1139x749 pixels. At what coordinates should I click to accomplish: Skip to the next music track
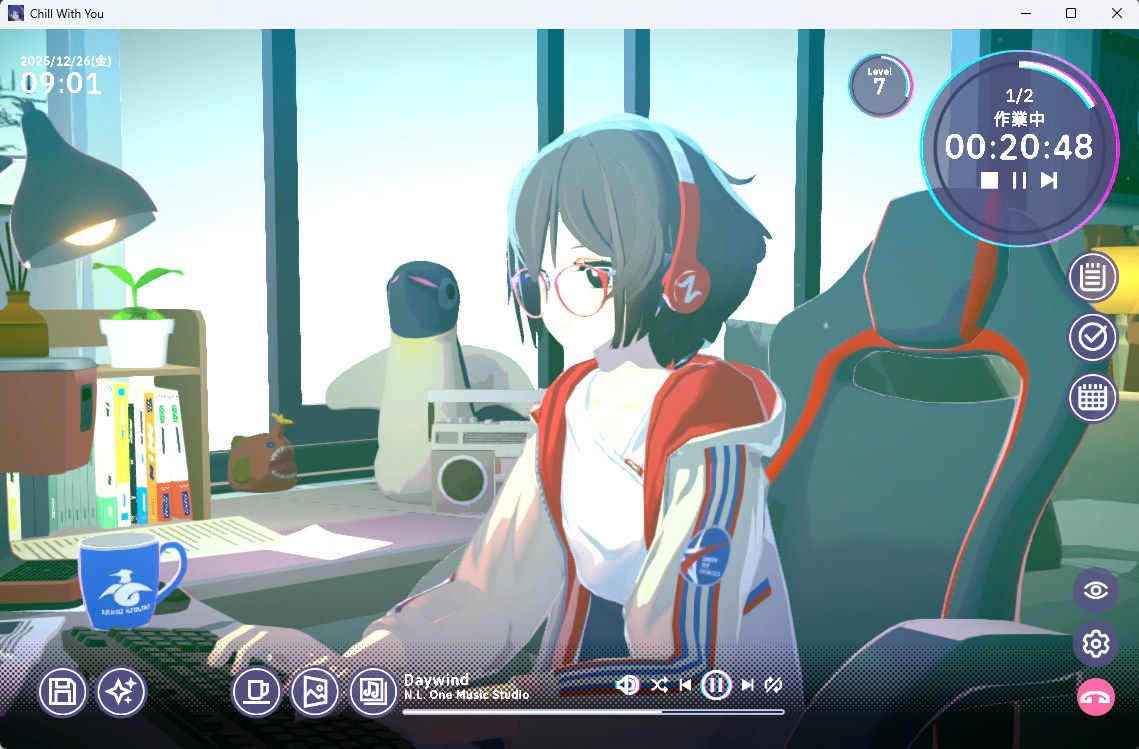pyautogui.click(x=747, y=685)
